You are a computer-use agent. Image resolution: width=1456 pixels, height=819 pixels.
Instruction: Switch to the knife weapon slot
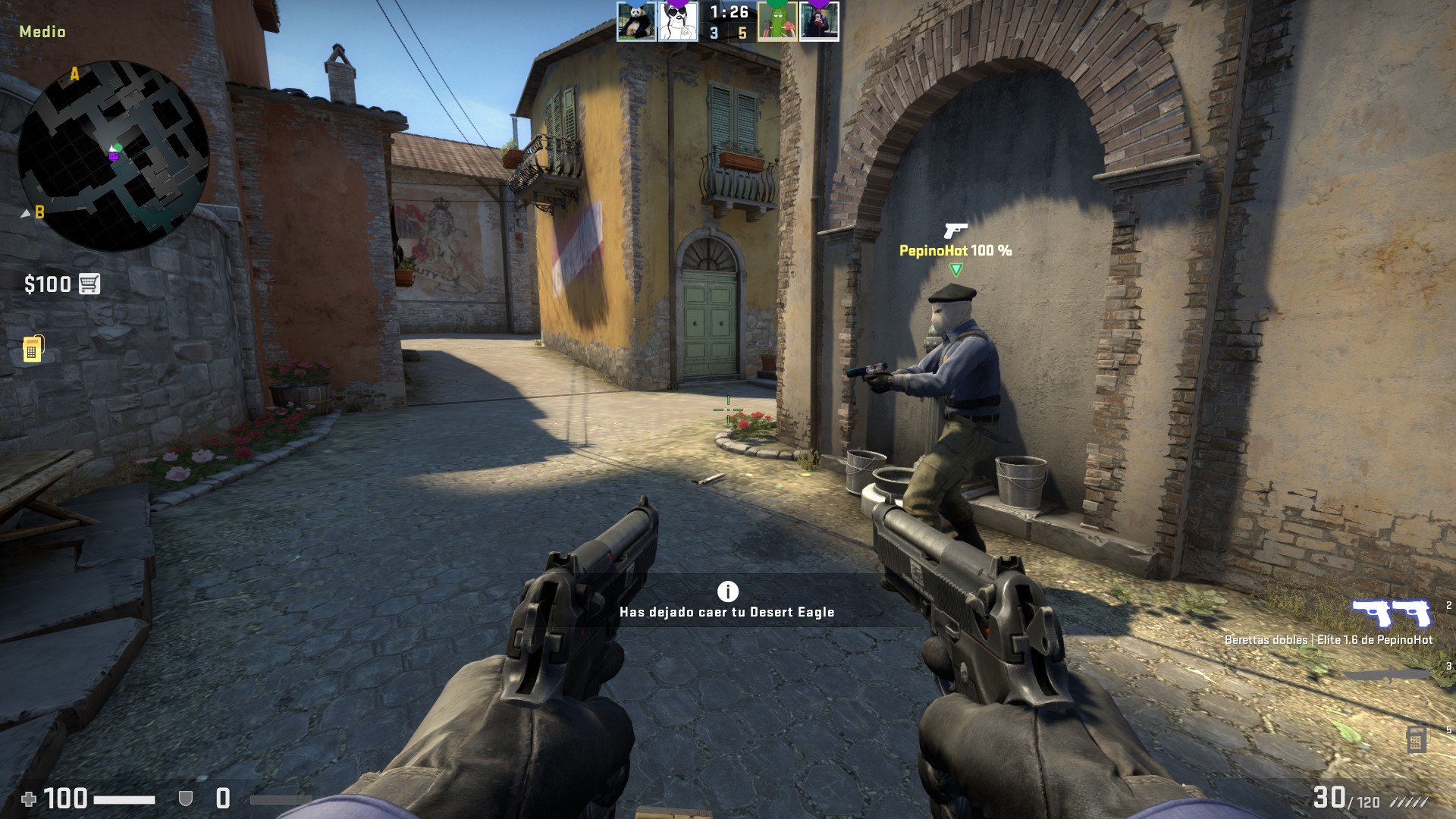[x=1388, y=673]
